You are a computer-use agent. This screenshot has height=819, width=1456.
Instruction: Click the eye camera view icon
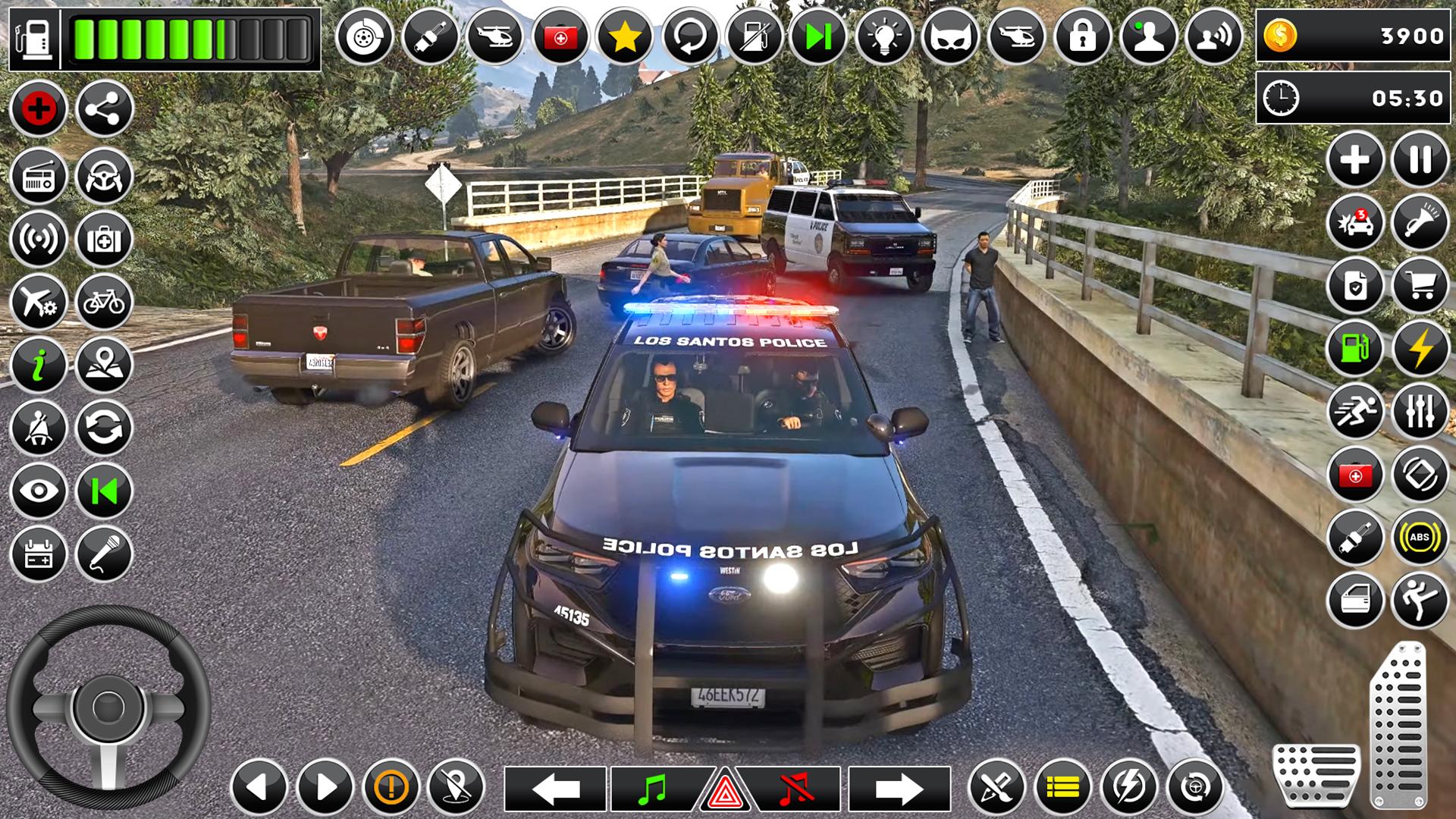[x=39, y=491]
